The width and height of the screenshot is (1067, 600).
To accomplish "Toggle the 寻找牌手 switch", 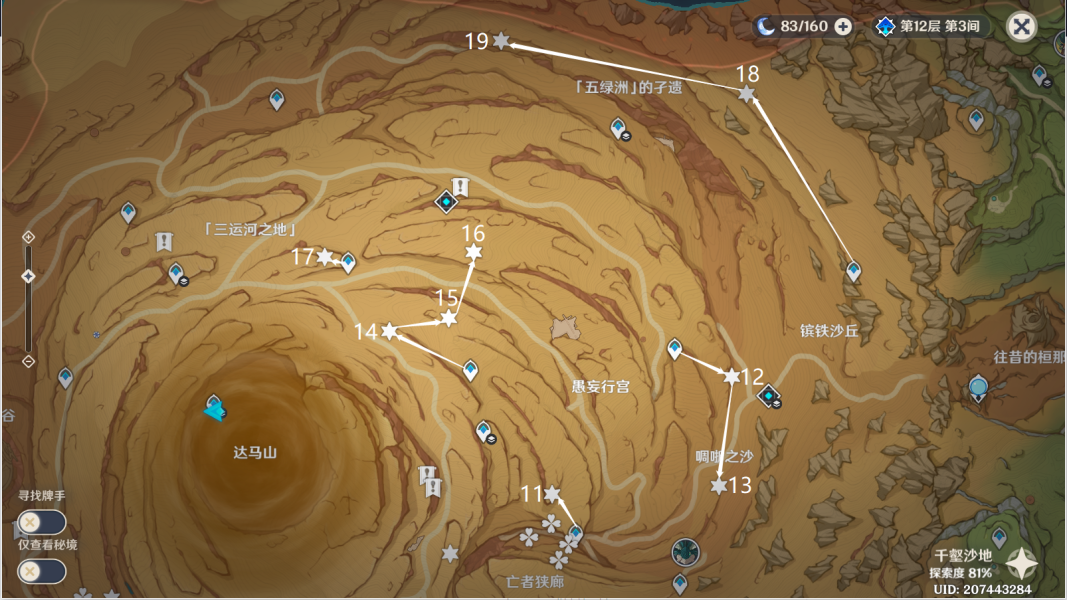I will point(41,522).
